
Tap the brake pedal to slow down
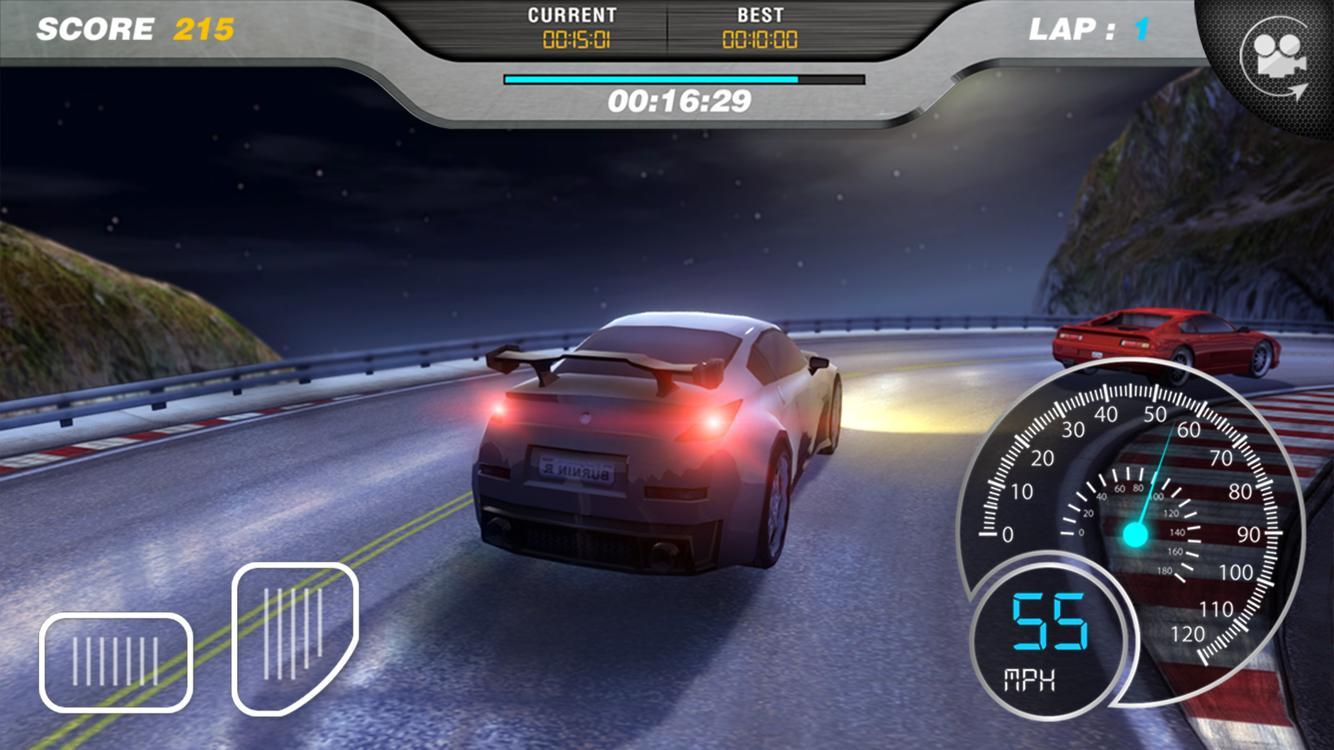114,660
